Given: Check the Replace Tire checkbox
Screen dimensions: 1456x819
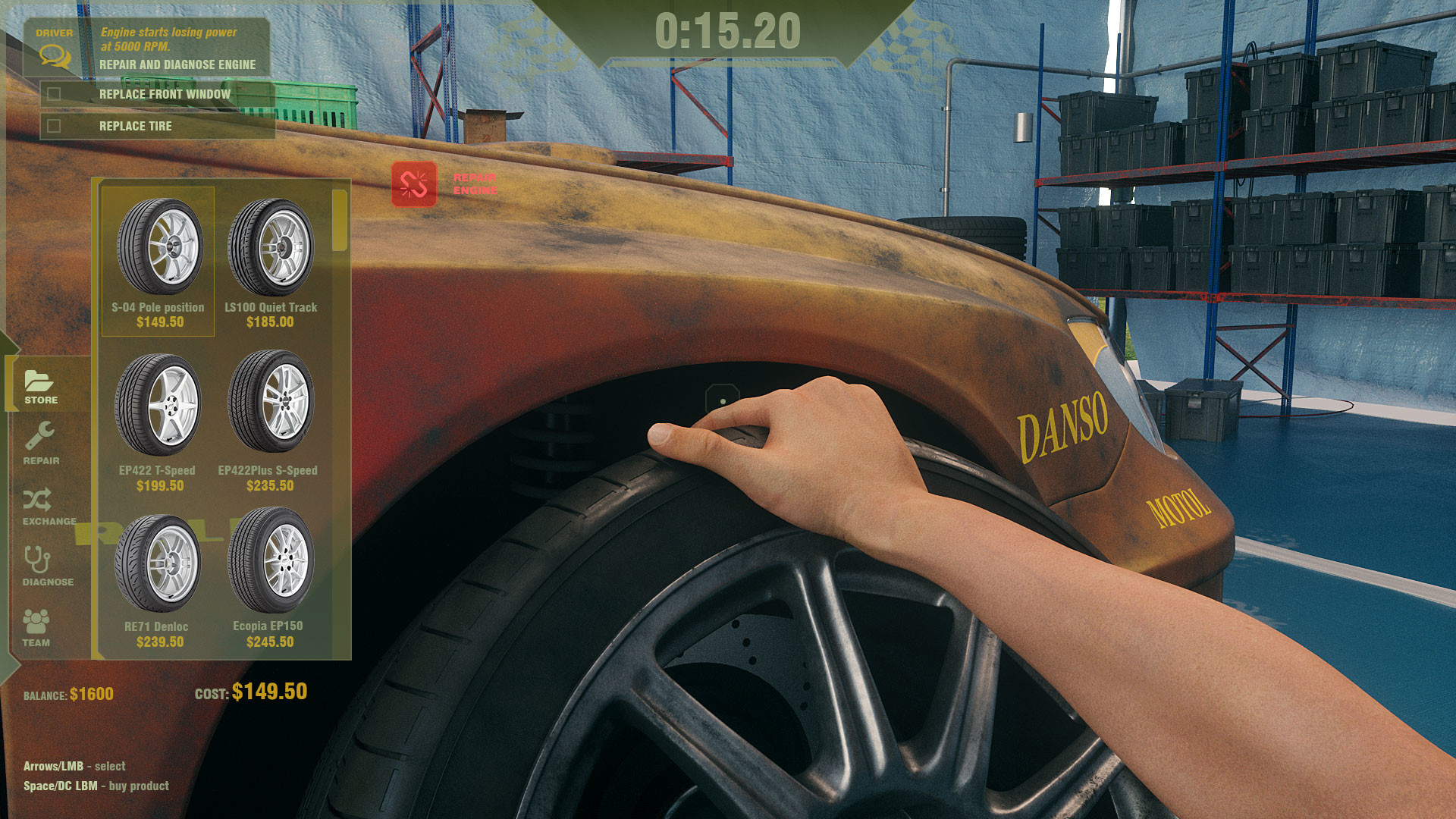Looking at the screenshot, I should (x=54, y=126).
